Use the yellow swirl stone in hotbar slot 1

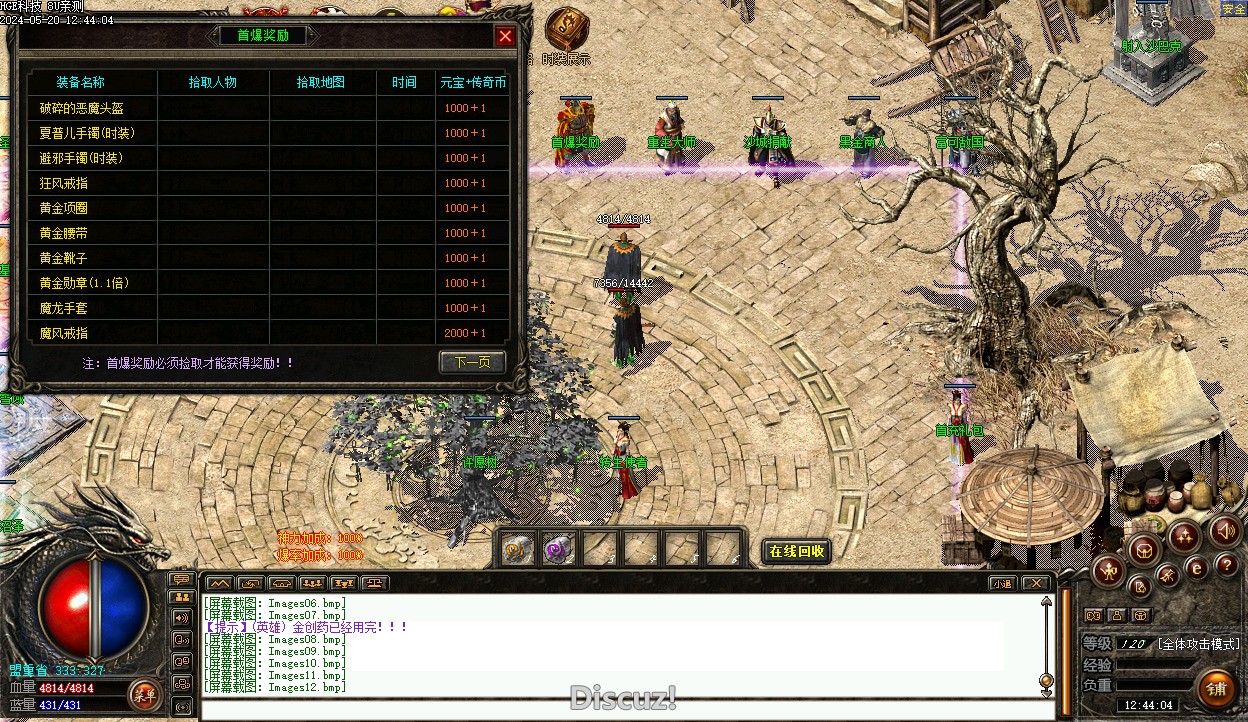pyautogui.click(x=516, y=549)
